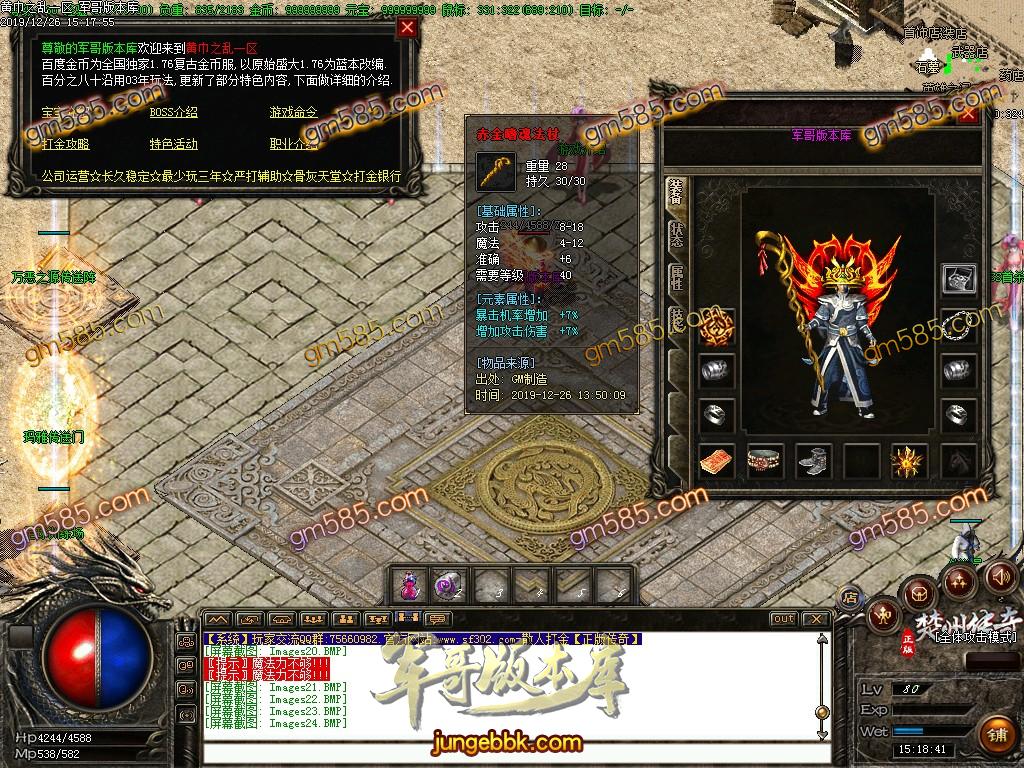Screen dimensions: 1024x768
Task: Open the BOSS介绍 link
Action: [173, 112]
